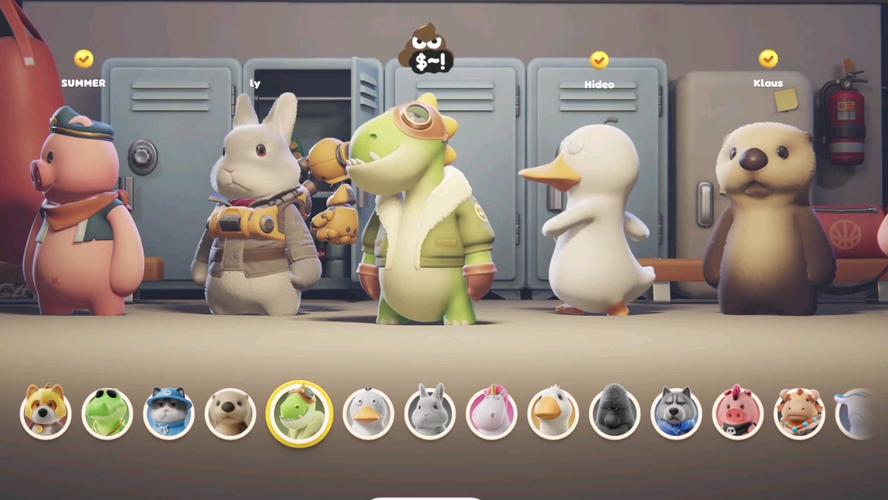Screen dimensions: 888x500
Task: Pick the cat wearing a blue hat
Action: 169,413
